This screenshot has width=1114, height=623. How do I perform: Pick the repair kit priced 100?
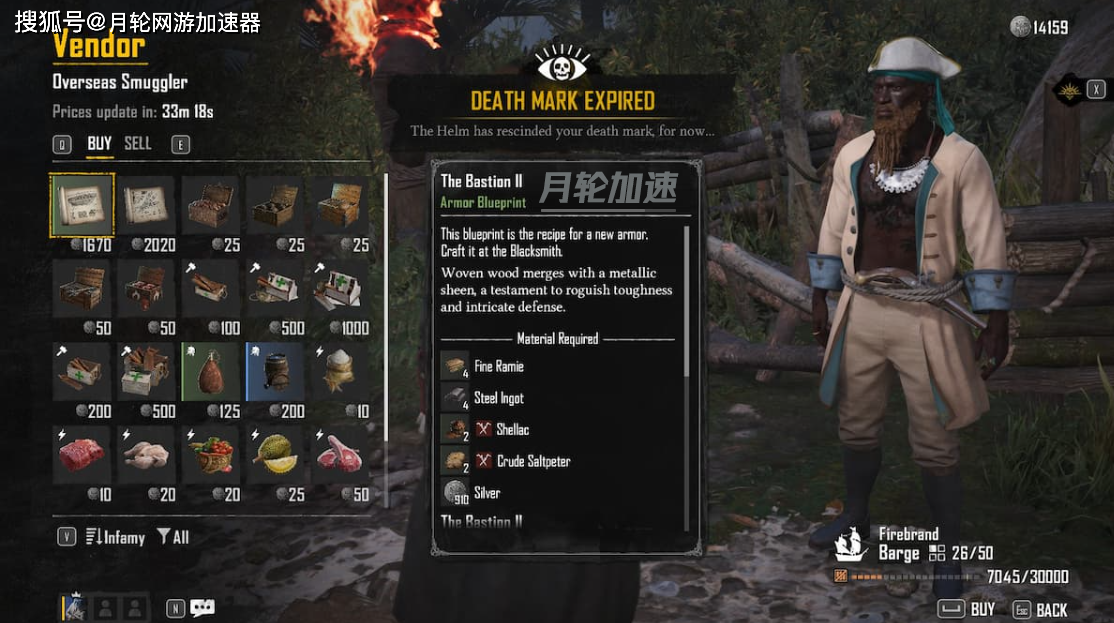210,290
